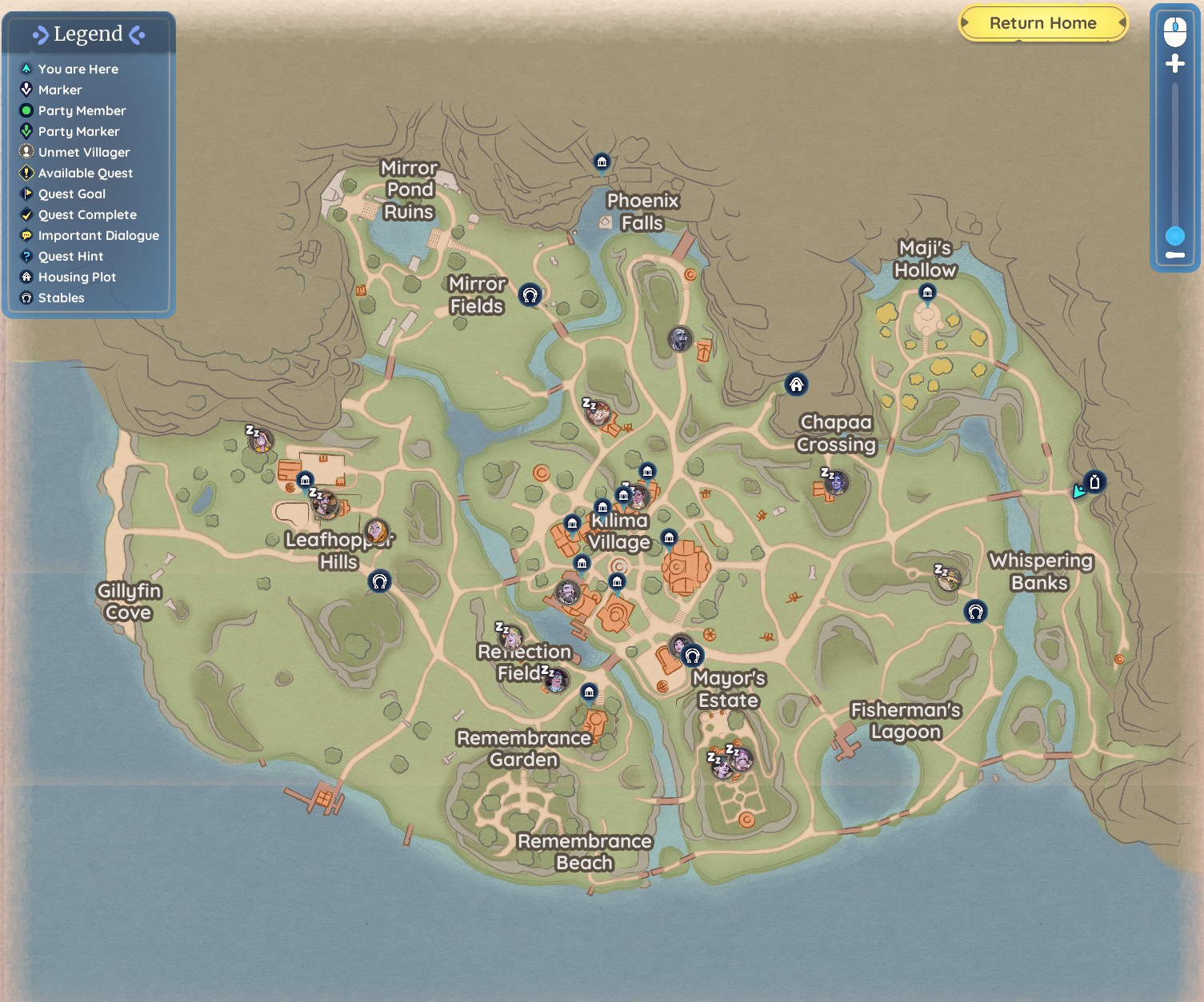Toggle Party Member legend entry
This screenshot has width=1204, height=1002.
82,110
